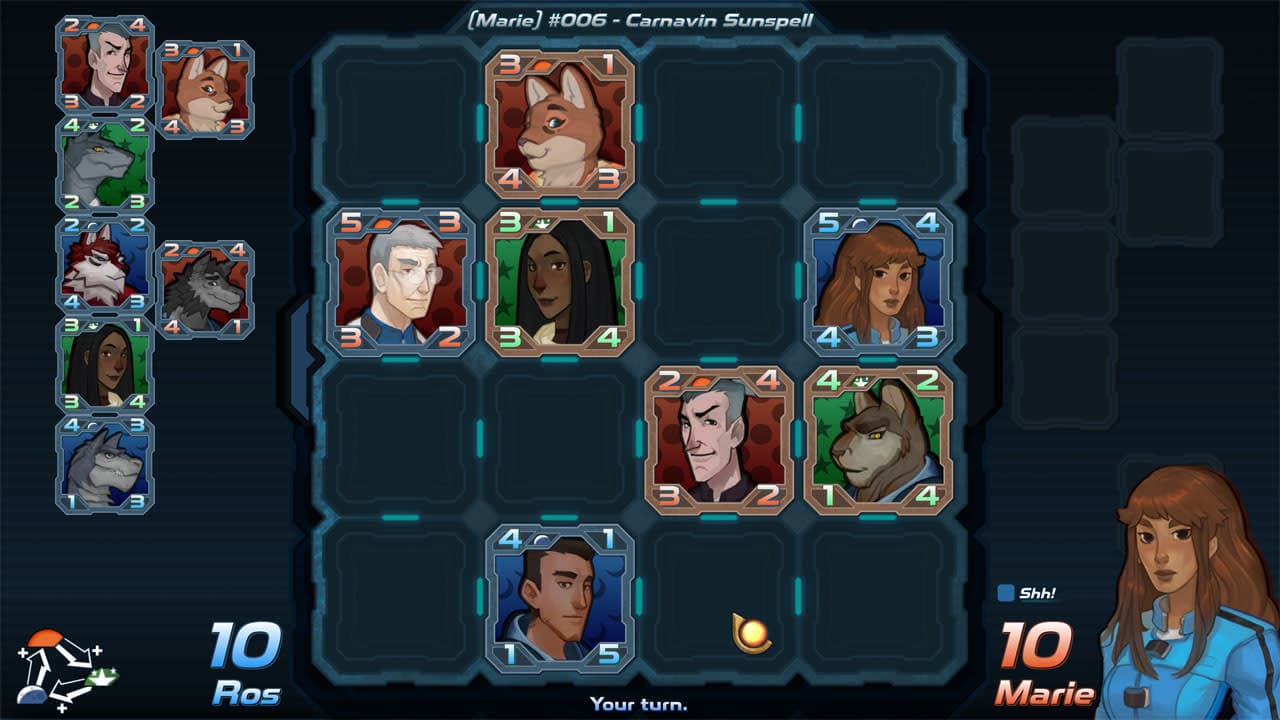Click the '10 Ros' score display
Image resolution: width=1280 pixels, height=720 pixels.
pyautogui.click(x=249, y=660)
